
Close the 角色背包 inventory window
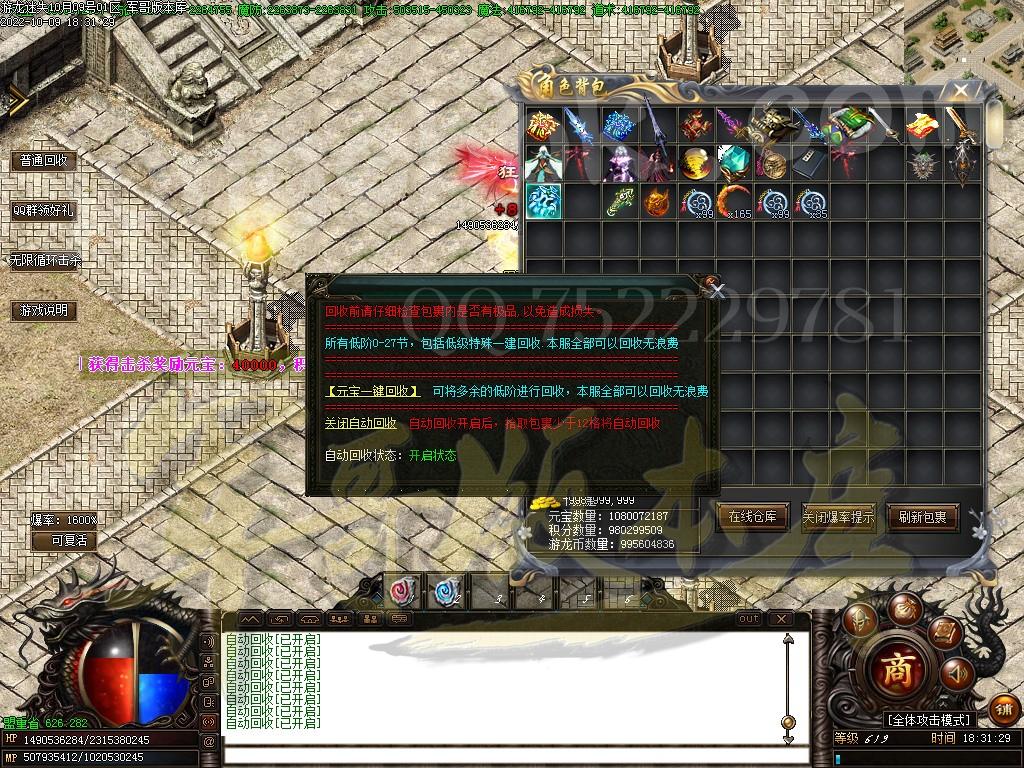[x=961, y=91]
